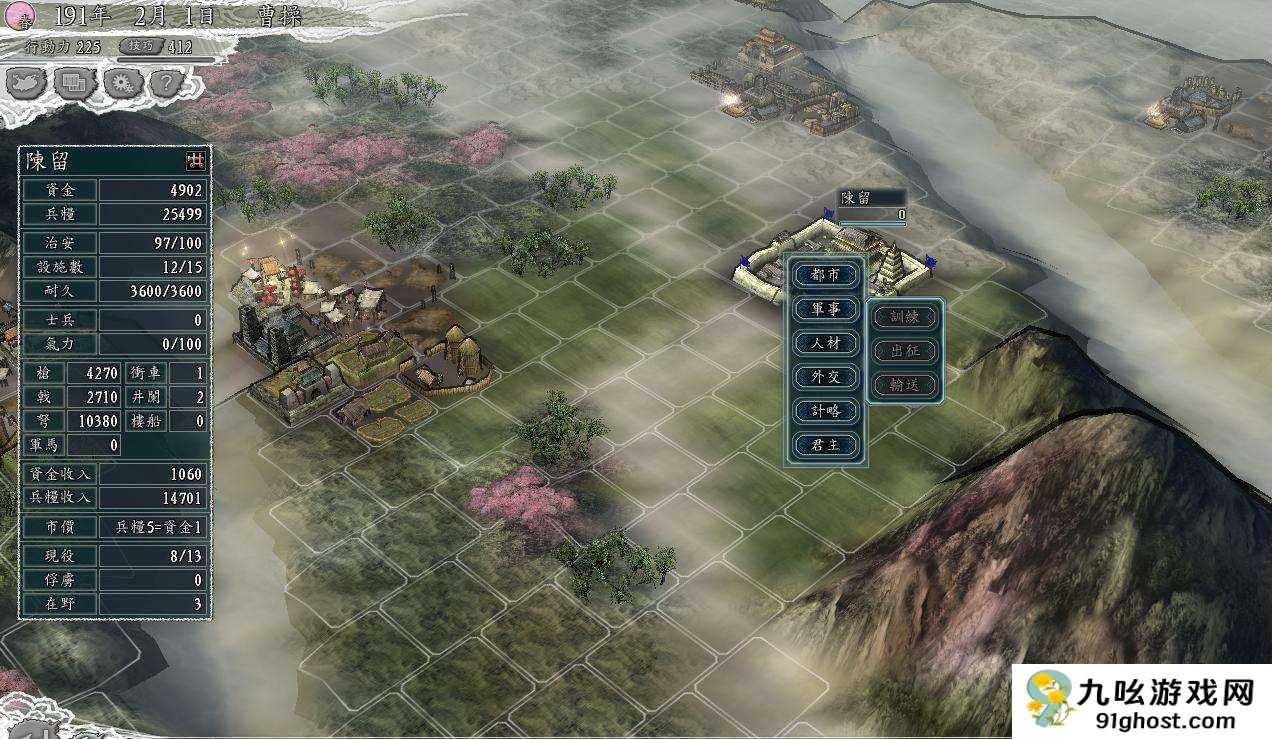This screenshot has width=1272, height=739.
Task: Select the 出征 (Deploy) submenu option
Action: (x=905, y=351)
